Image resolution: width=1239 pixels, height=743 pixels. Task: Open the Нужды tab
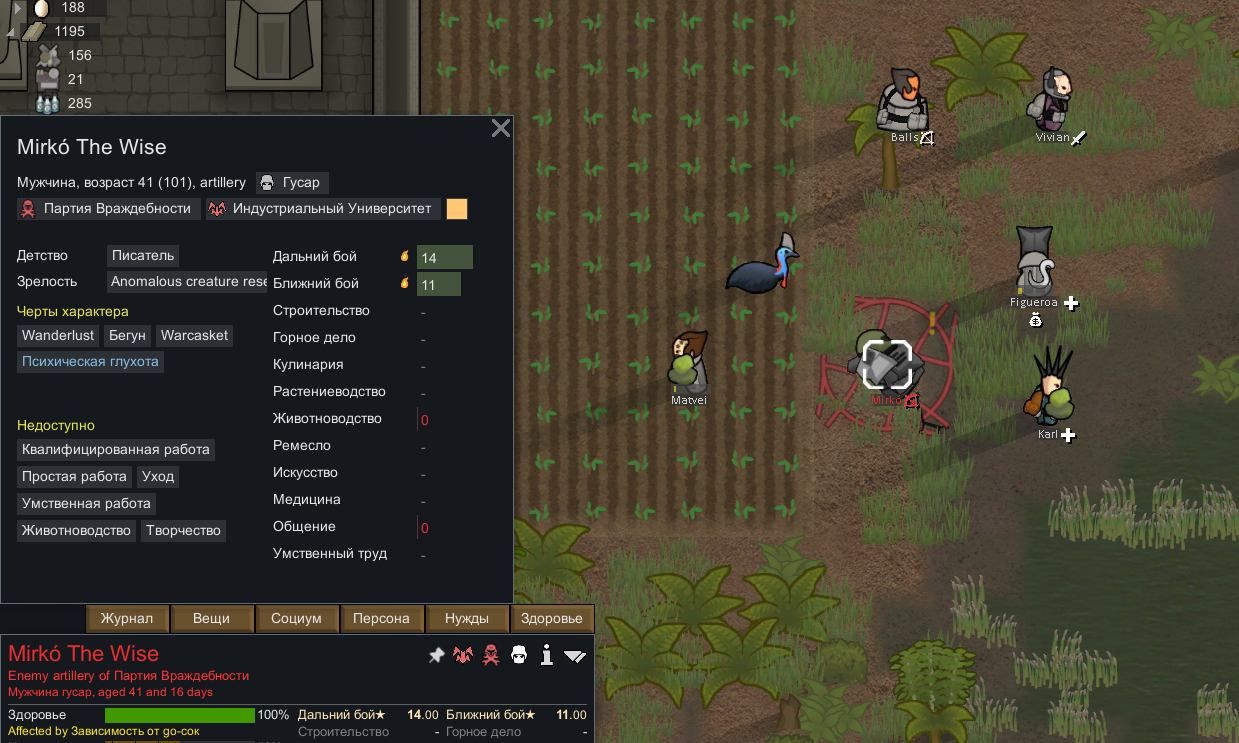tap(467, 619)
